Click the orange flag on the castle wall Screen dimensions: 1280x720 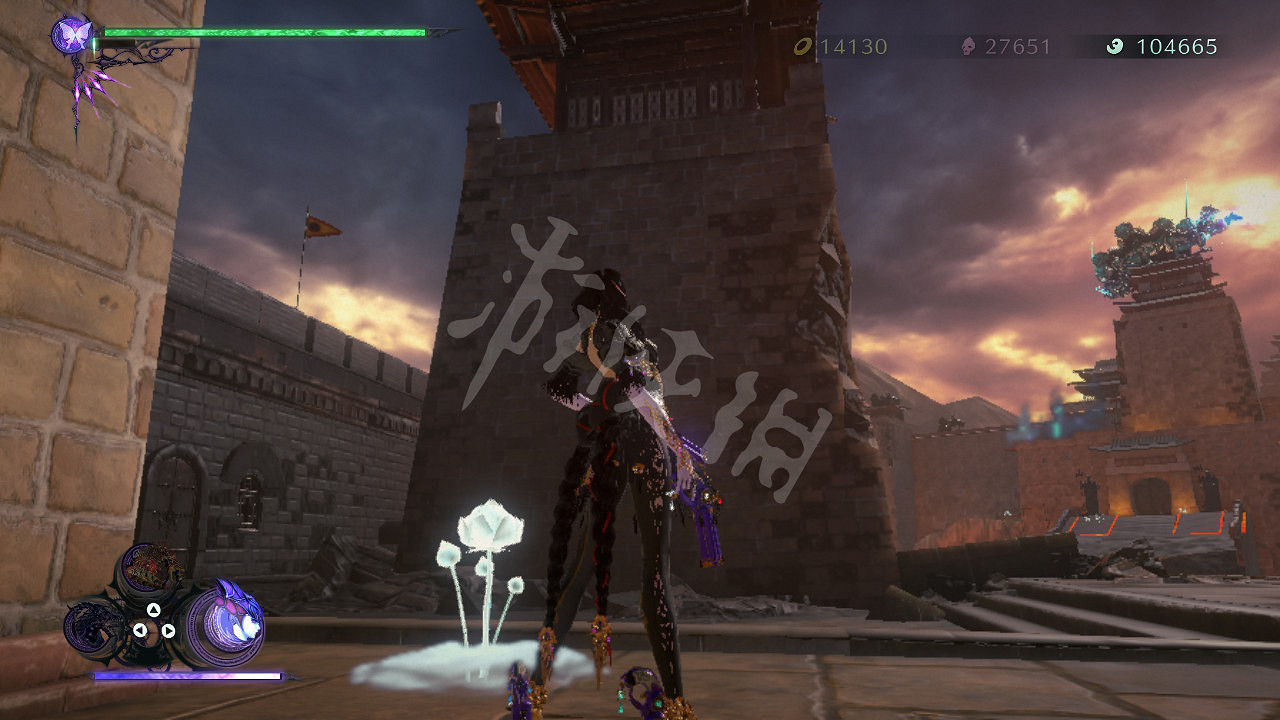click(320, 228)
